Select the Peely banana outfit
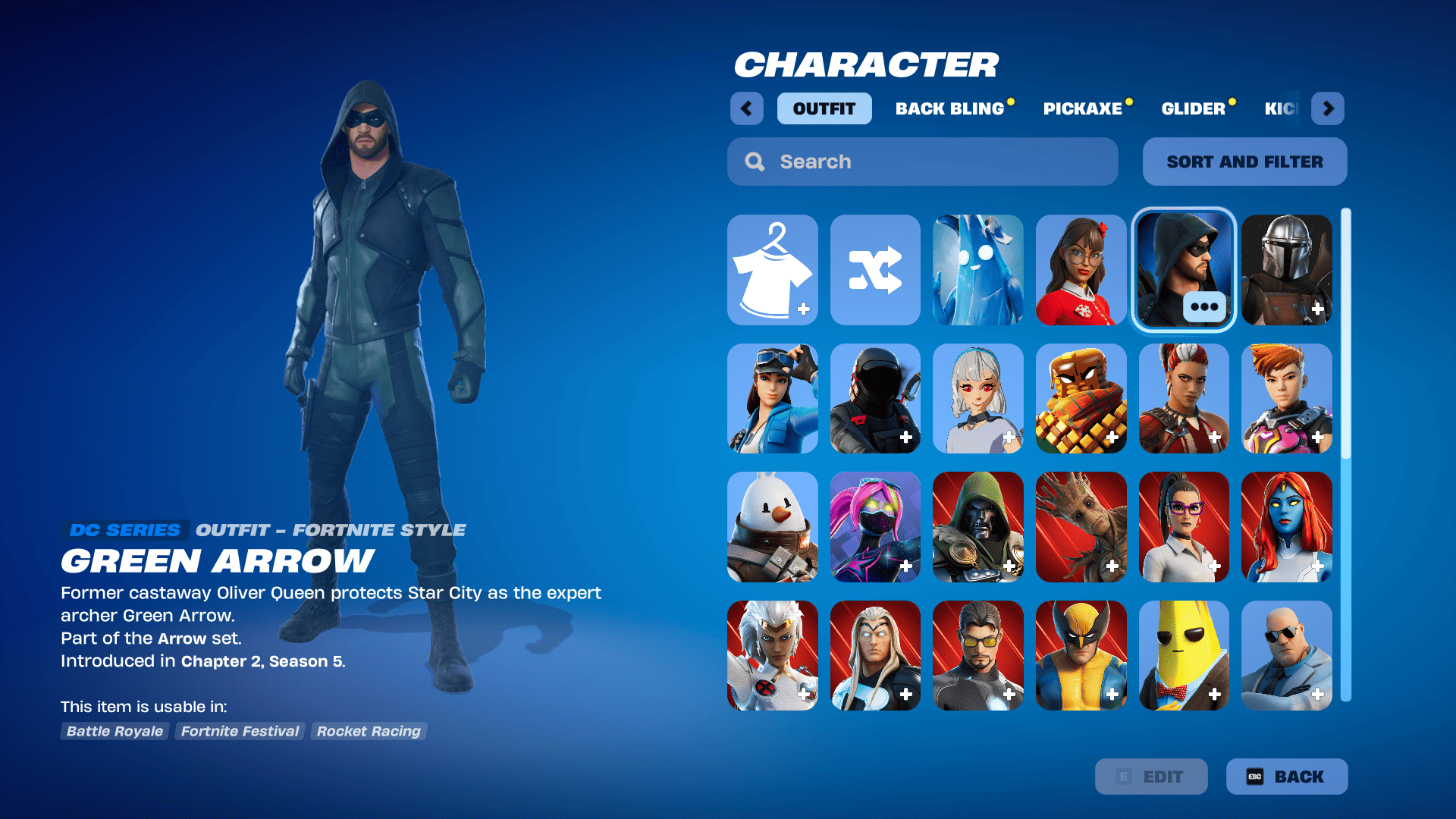 [1184, 655]
